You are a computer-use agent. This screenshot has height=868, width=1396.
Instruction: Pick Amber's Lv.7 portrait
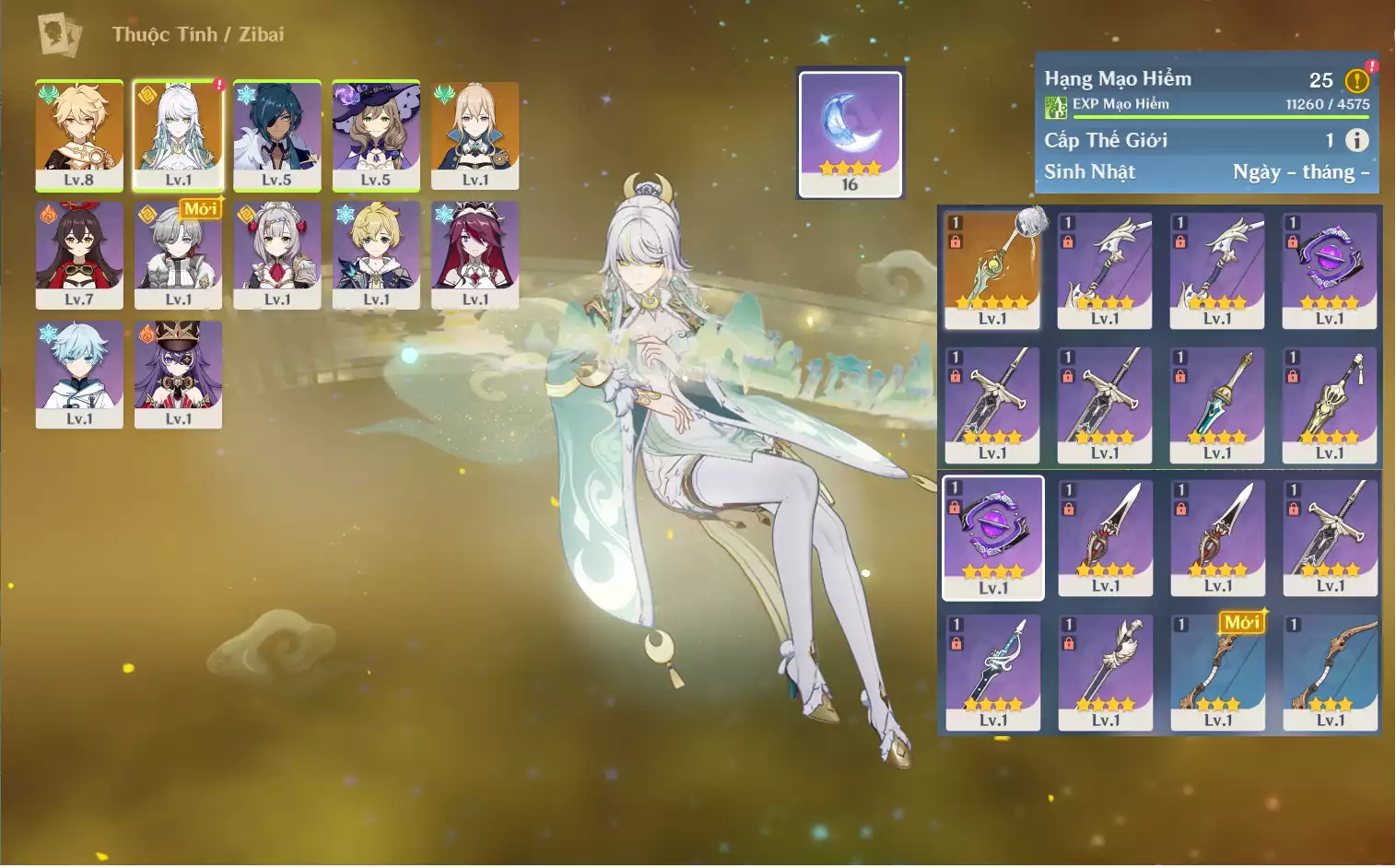(79, 254)
